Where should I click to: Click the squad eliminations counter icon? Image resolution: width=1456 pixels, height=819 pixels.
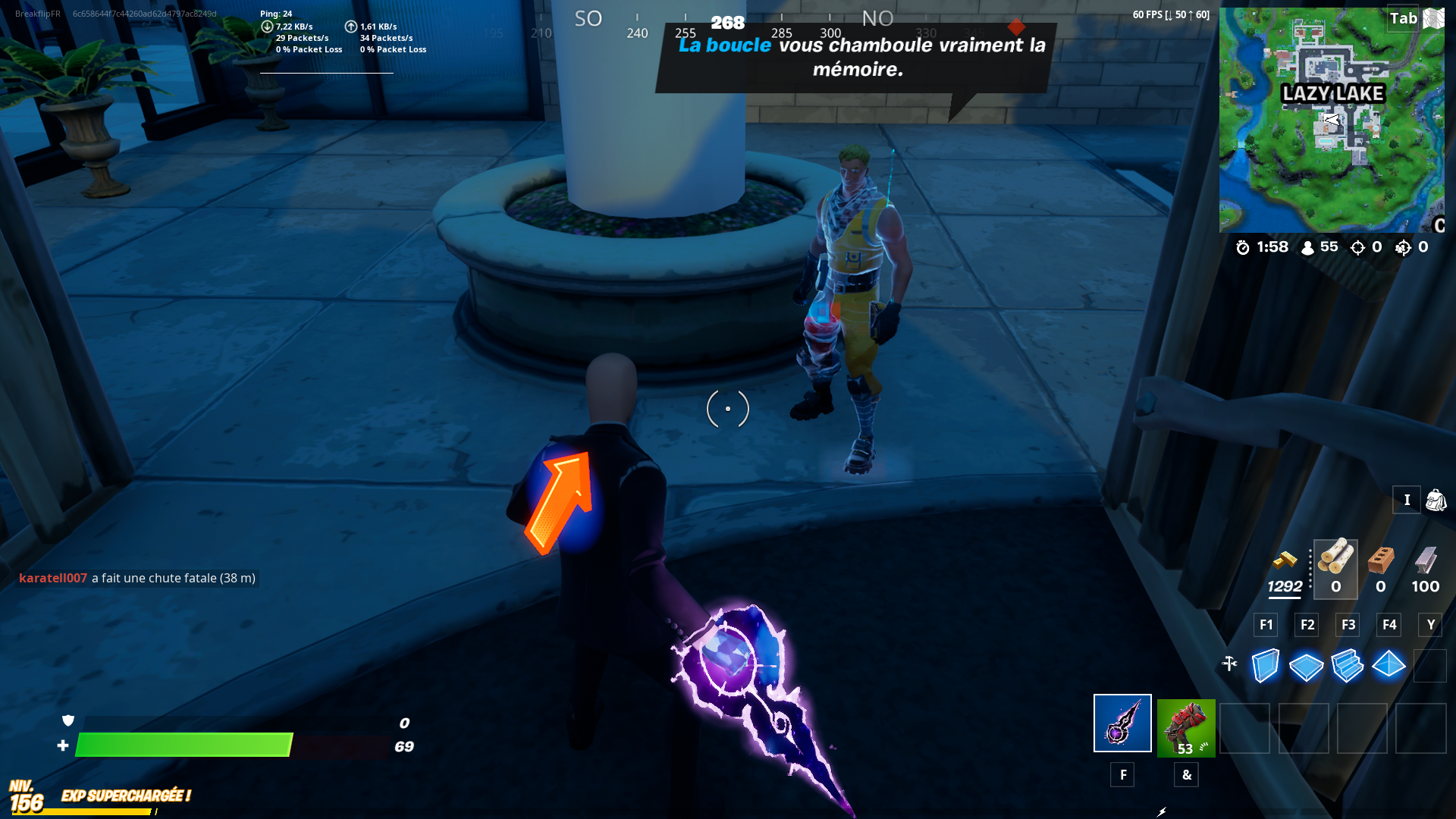[1403, 247]
